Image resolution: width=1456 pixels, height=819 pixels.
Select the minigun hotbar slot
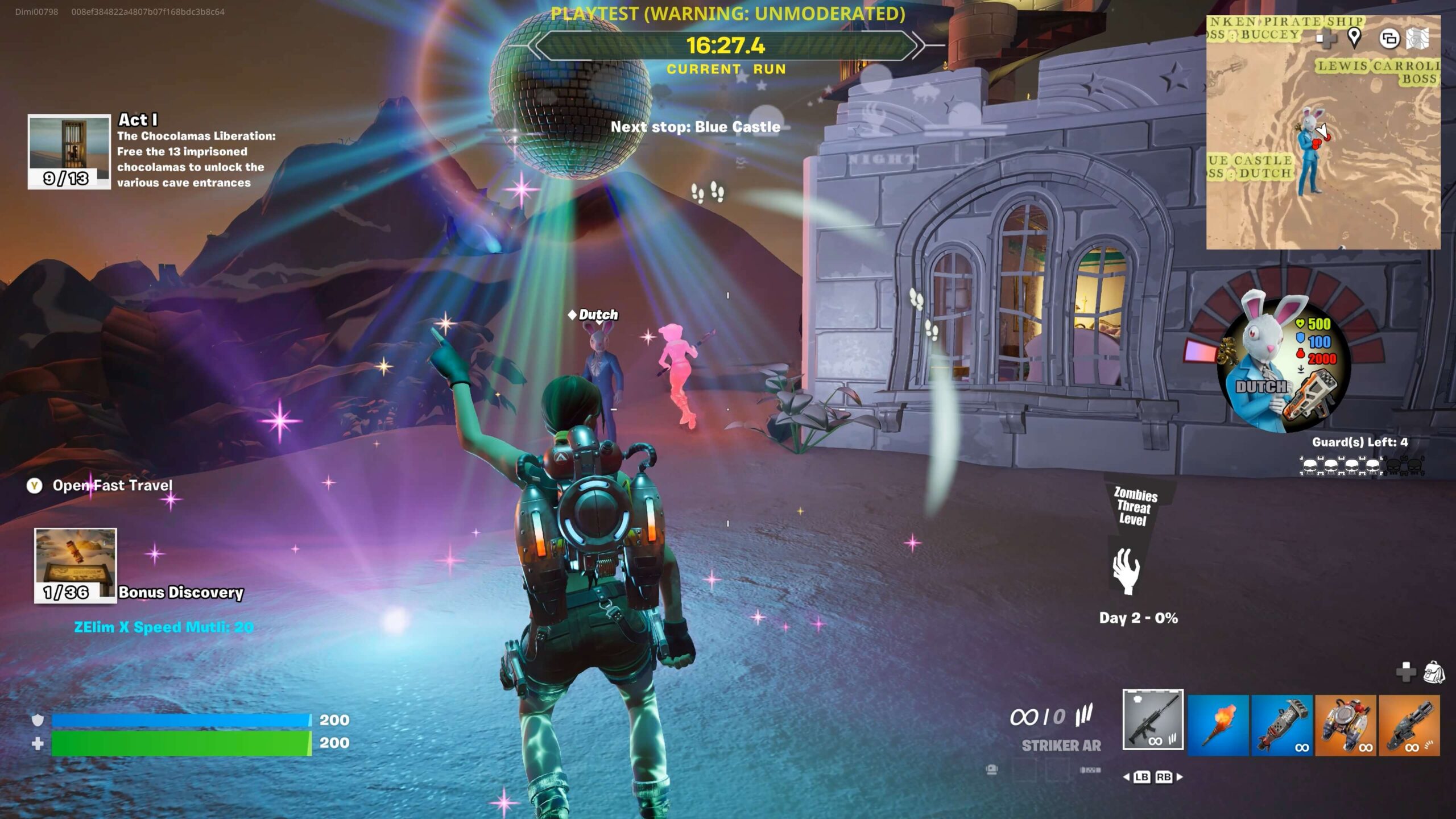coord(1409,725)
